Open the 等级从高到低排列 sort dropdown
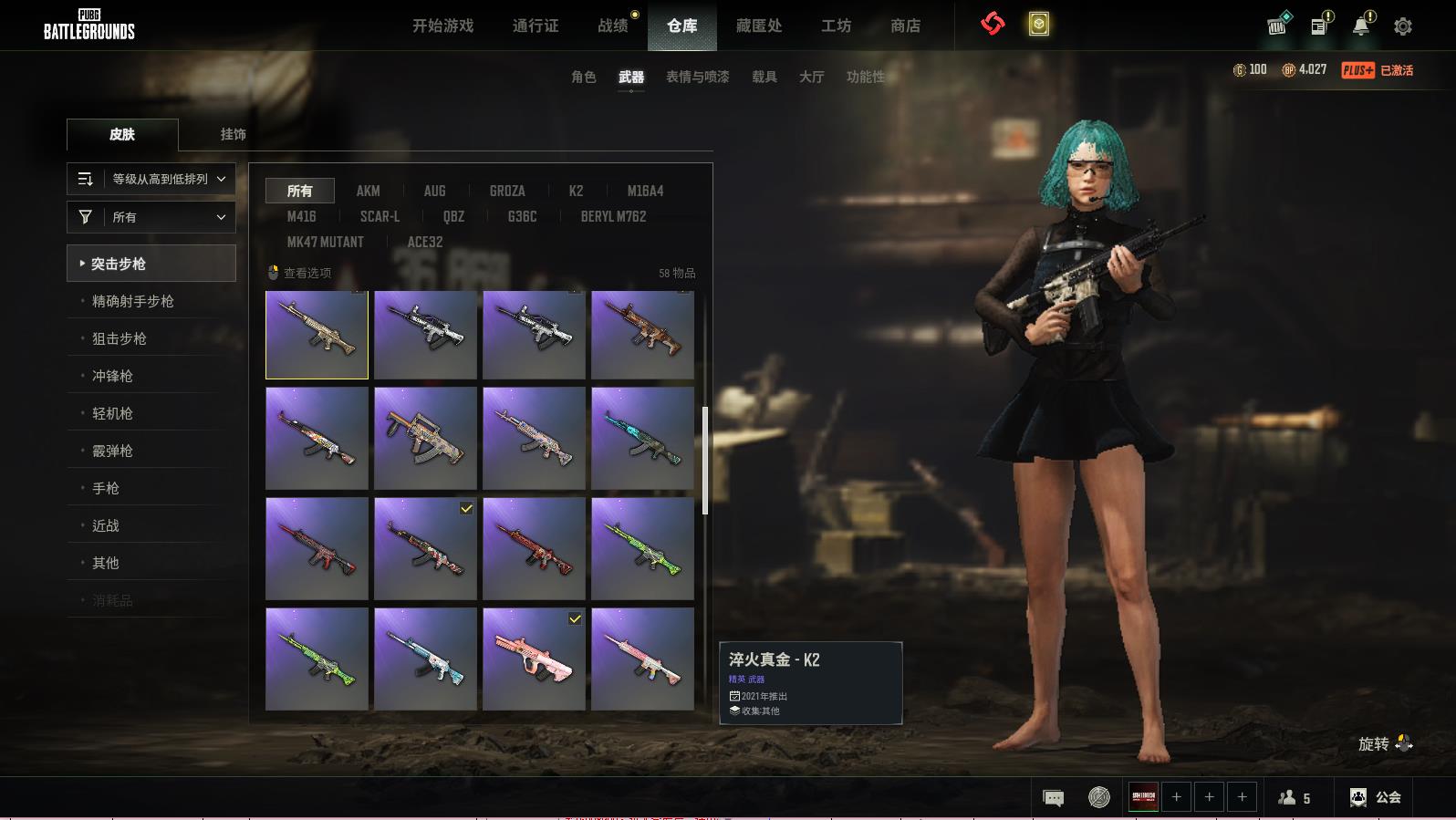 pyautogui.click(x=151, y=179)
